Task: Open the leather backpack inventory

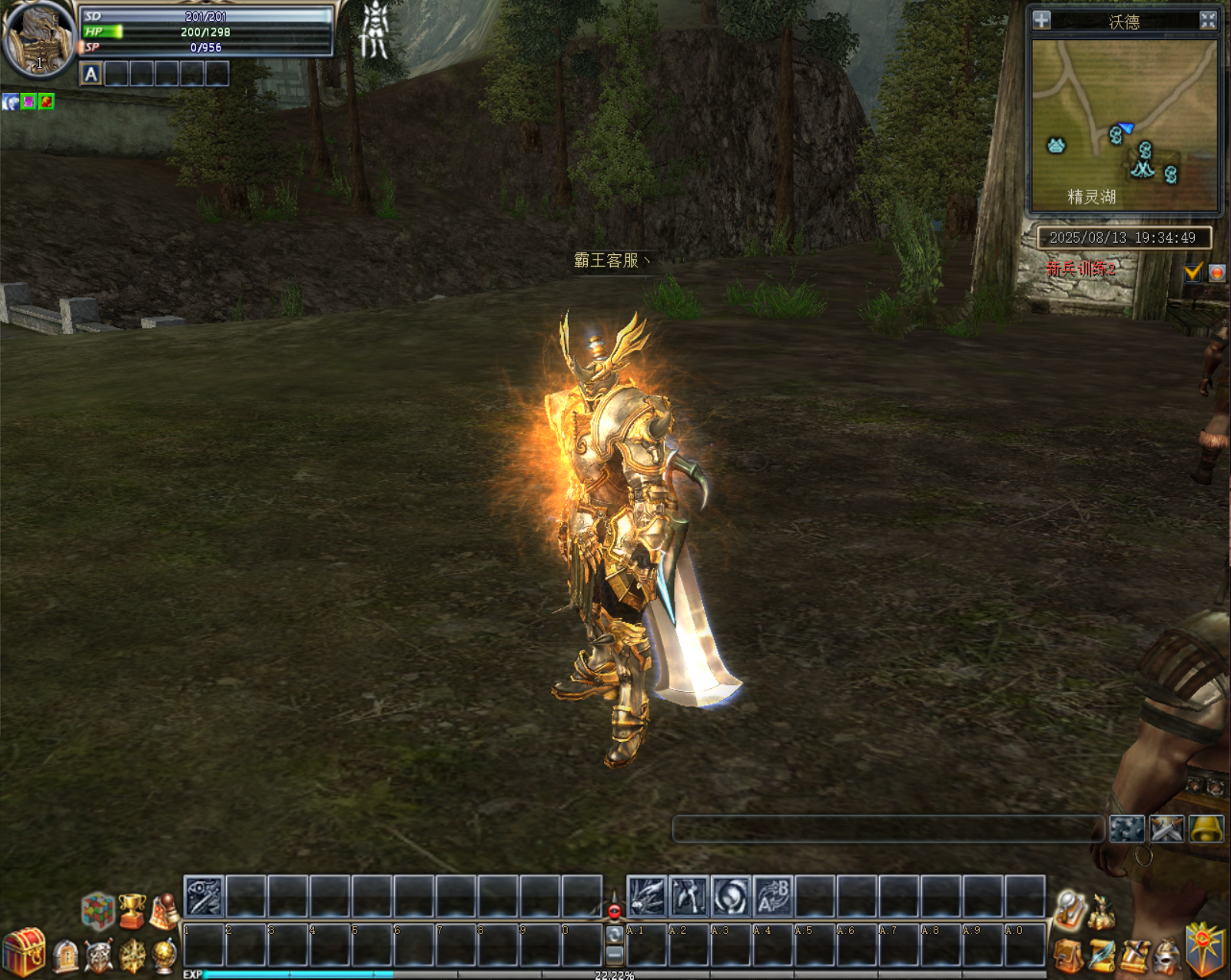Action: (1068, 957)
